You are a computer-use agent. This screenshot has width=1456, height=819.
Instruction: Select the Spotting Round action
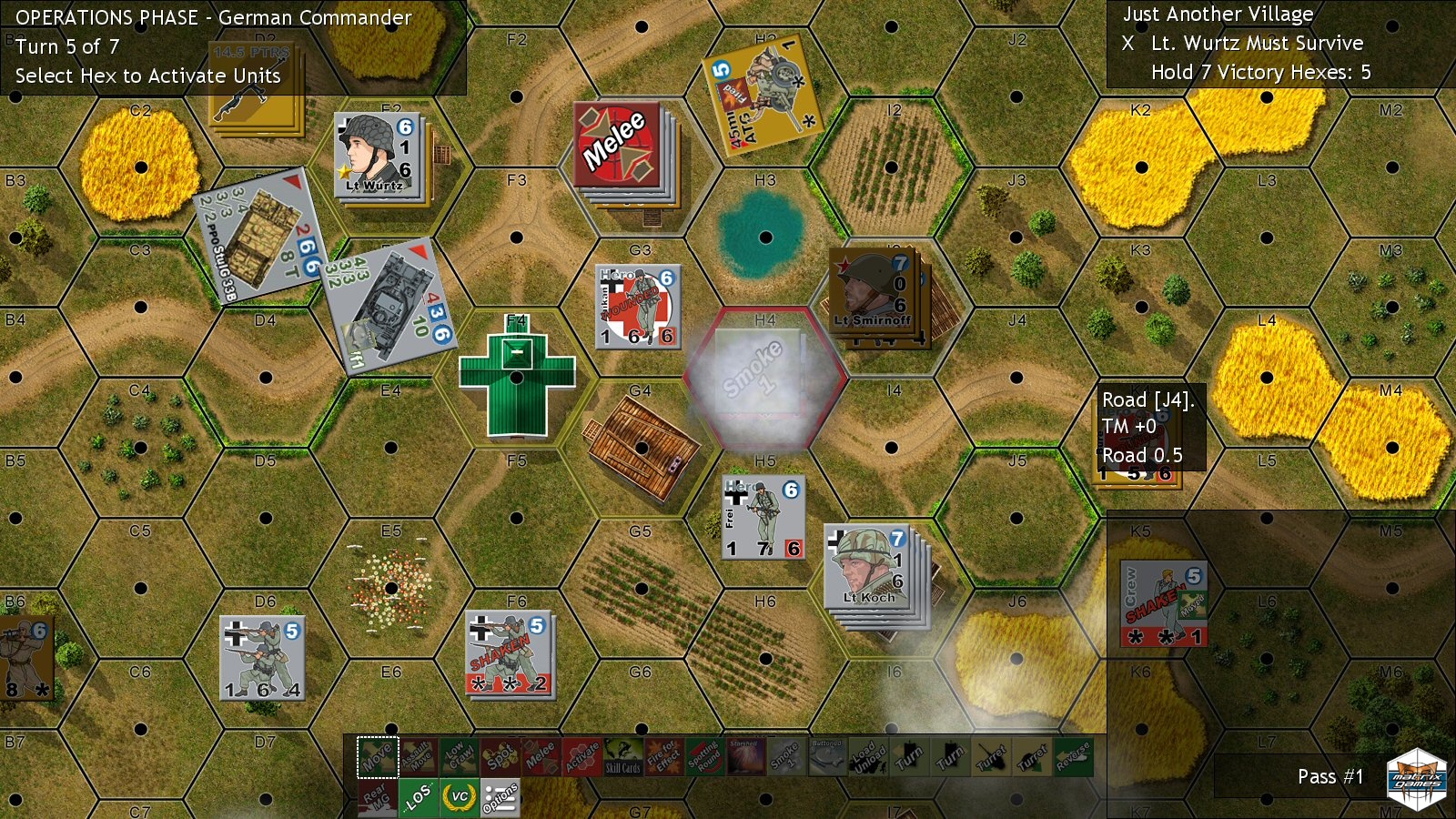click(705, 757)
